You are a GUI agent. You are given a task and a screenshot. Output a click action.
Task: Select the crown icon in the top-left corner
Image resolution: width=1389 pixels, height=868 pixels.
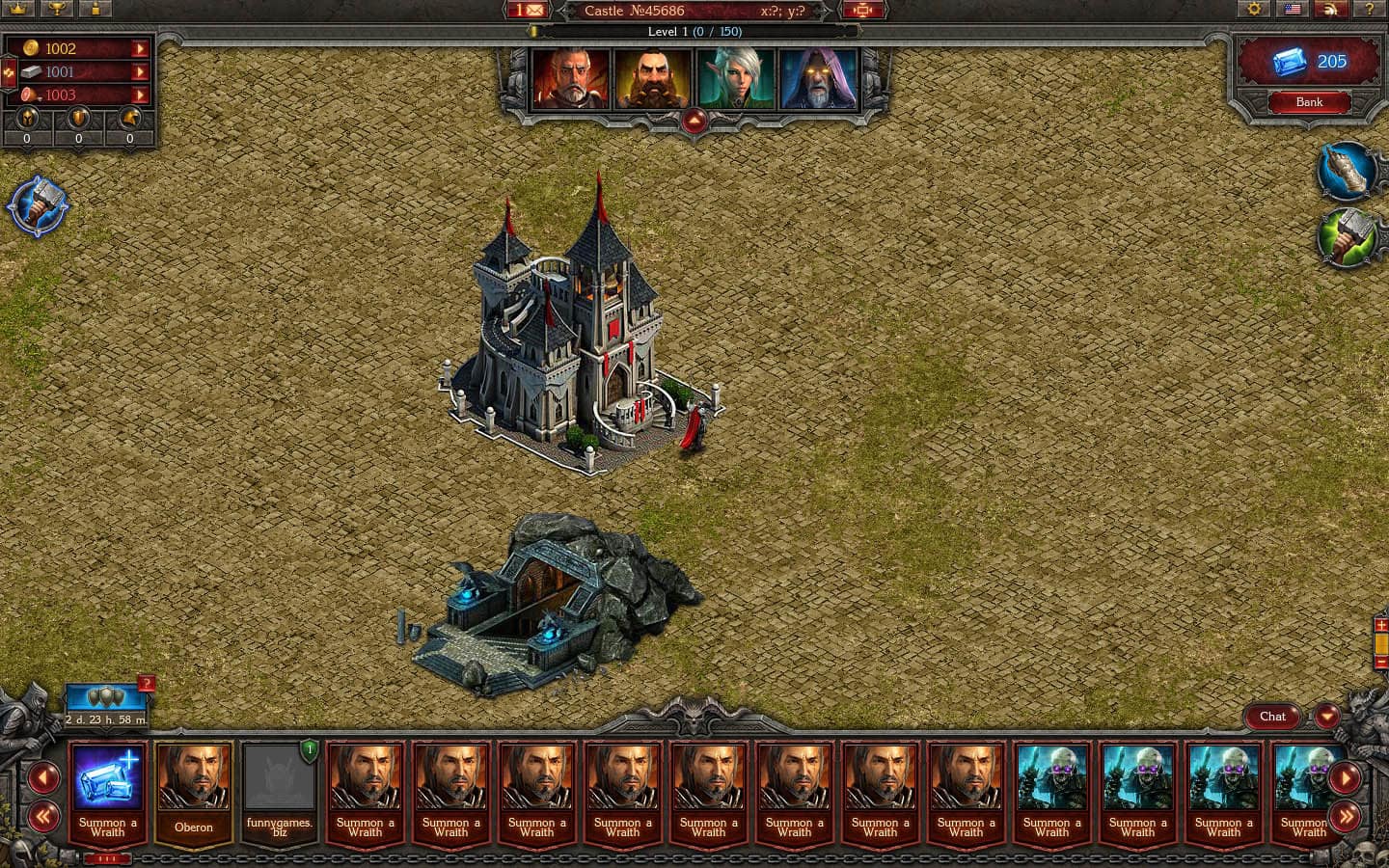click(16, 10)
